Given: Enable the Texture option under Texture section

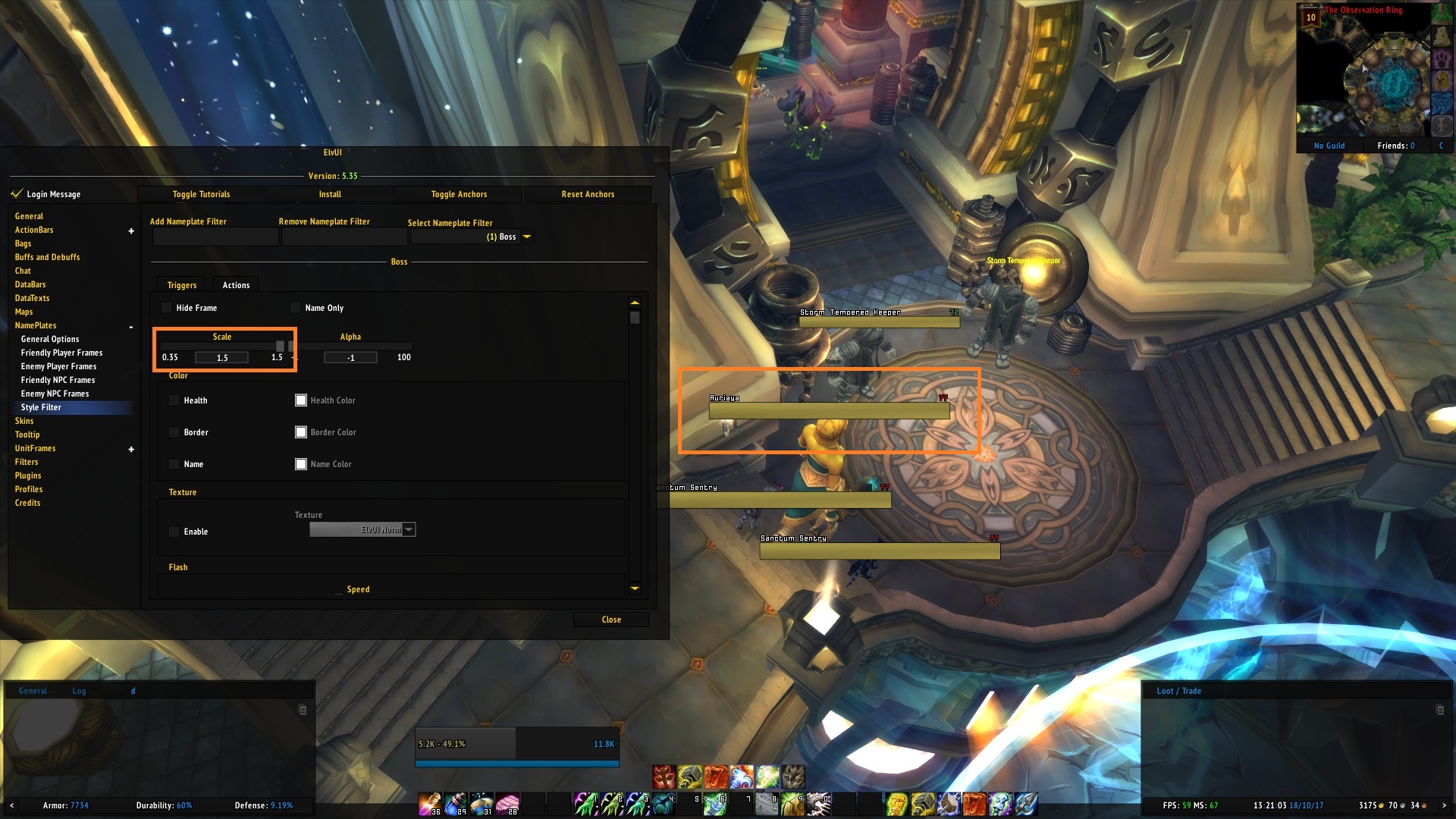Looking at the screenshot, I should (174, 532).
